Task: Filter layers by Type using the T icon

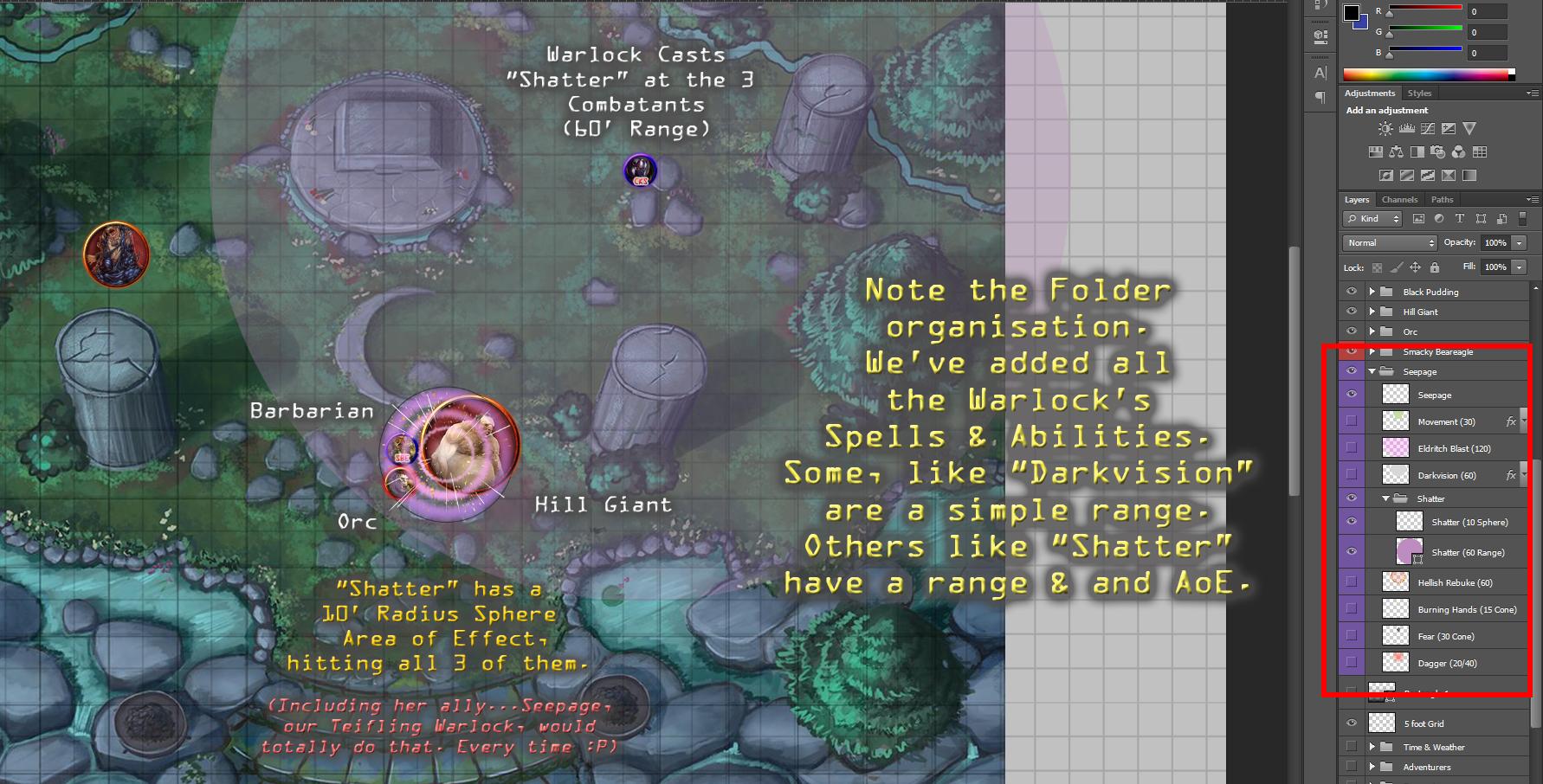Action: click(1460, 219)
